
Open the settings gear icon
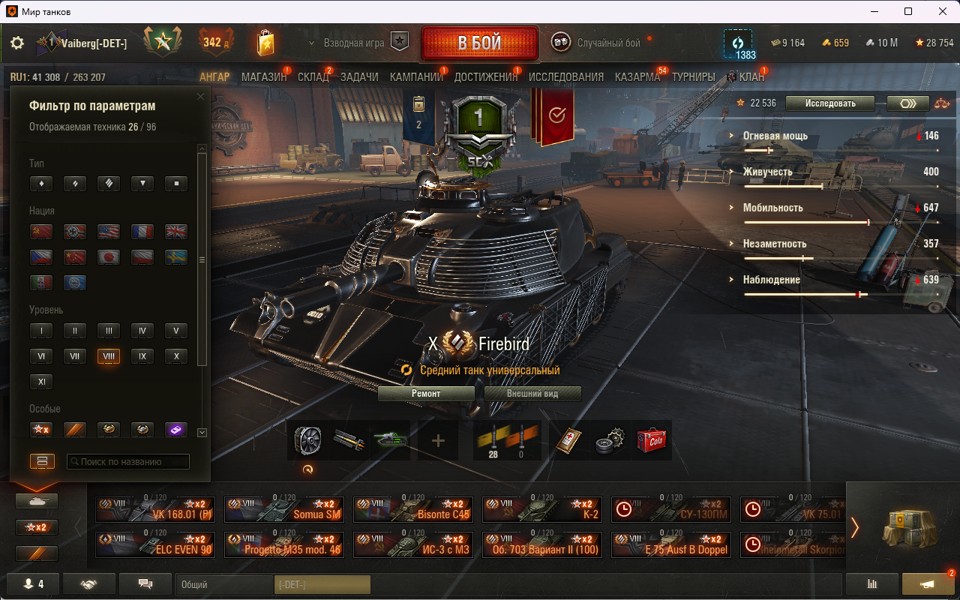17,43
